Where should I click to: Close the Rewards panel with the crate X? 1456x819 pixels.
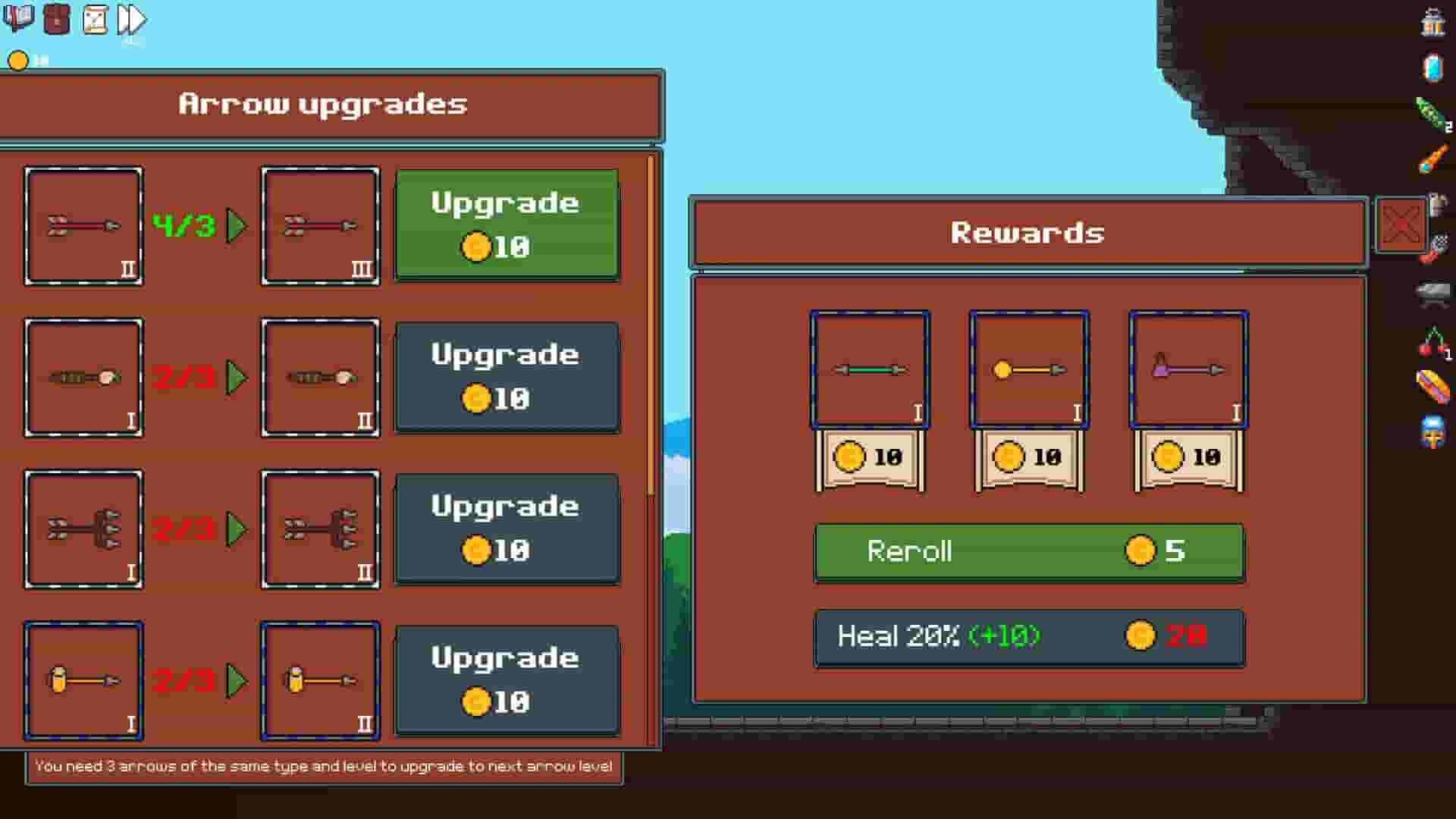click(x=1400, y=225)
